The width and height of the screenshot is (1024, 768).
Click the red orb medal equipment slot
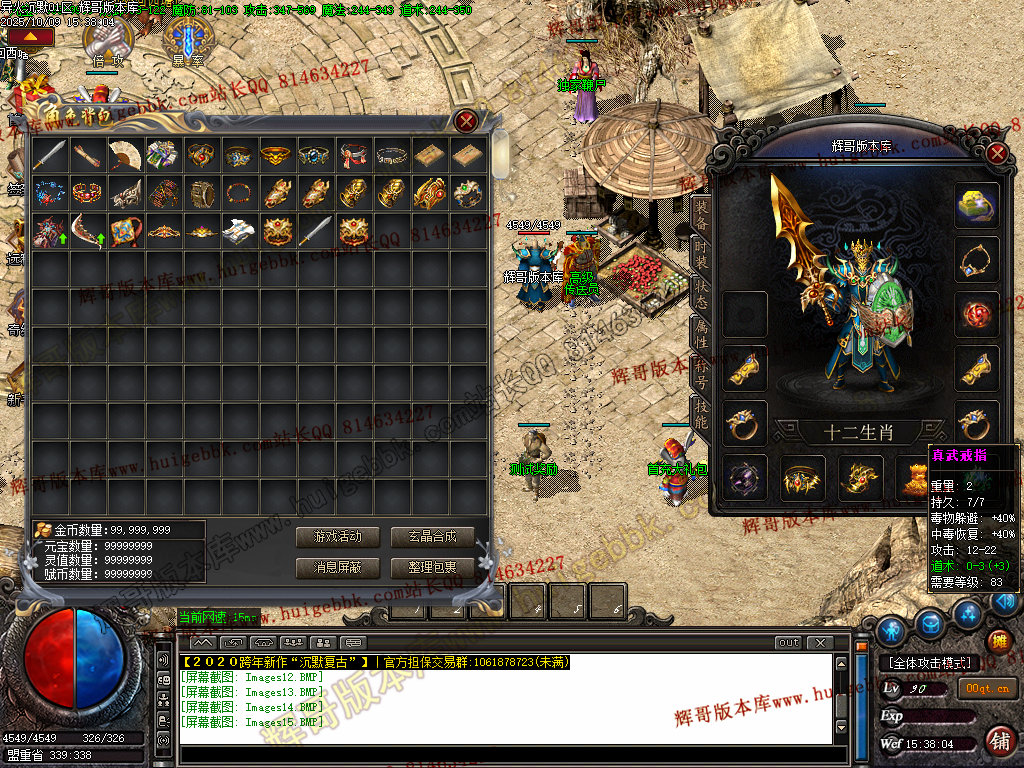pyautogui.click(x=976, y=314)
